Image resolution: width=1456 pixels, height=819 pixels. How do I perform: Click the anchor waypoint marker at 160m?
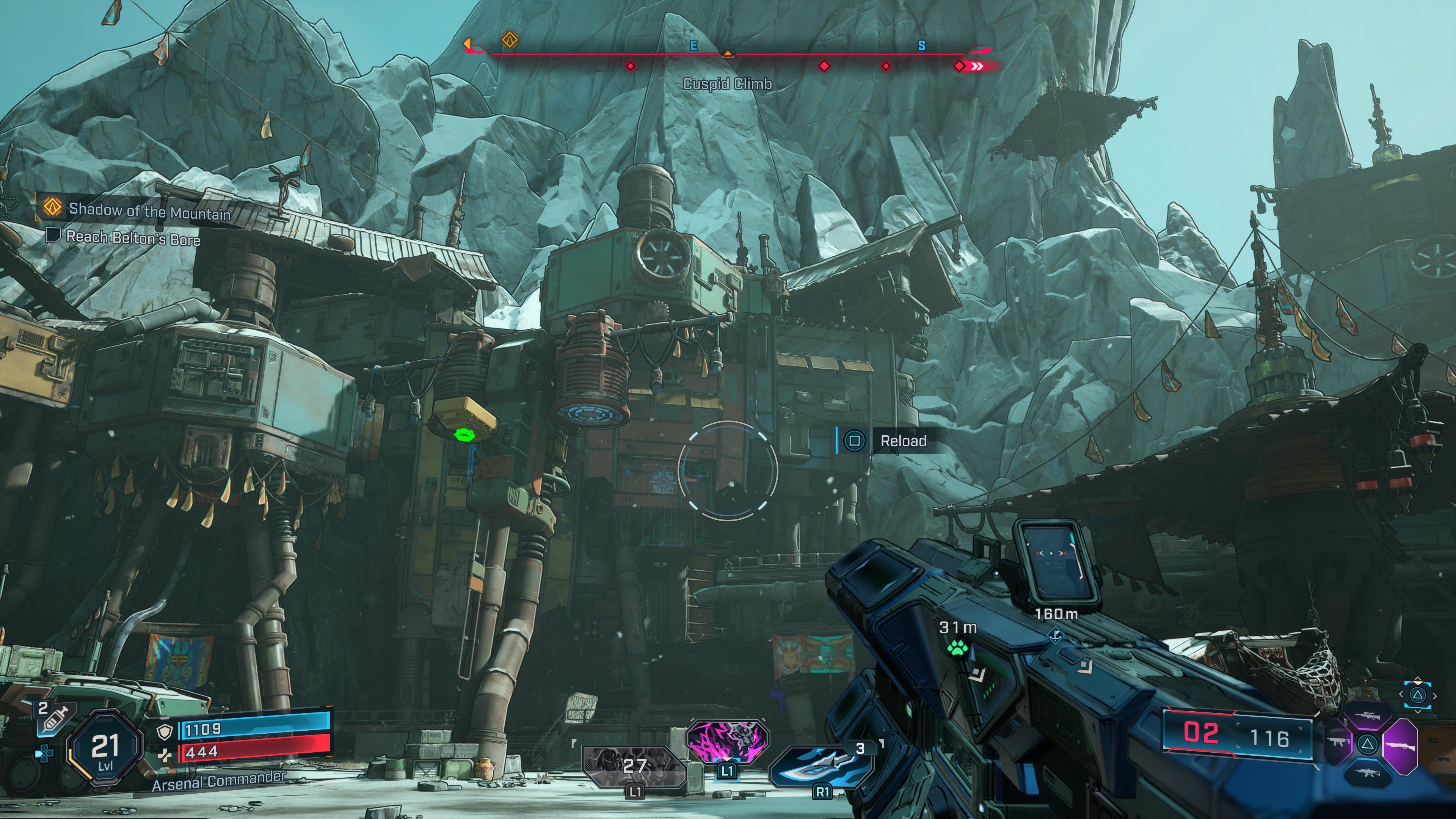tap(1055, 635)
